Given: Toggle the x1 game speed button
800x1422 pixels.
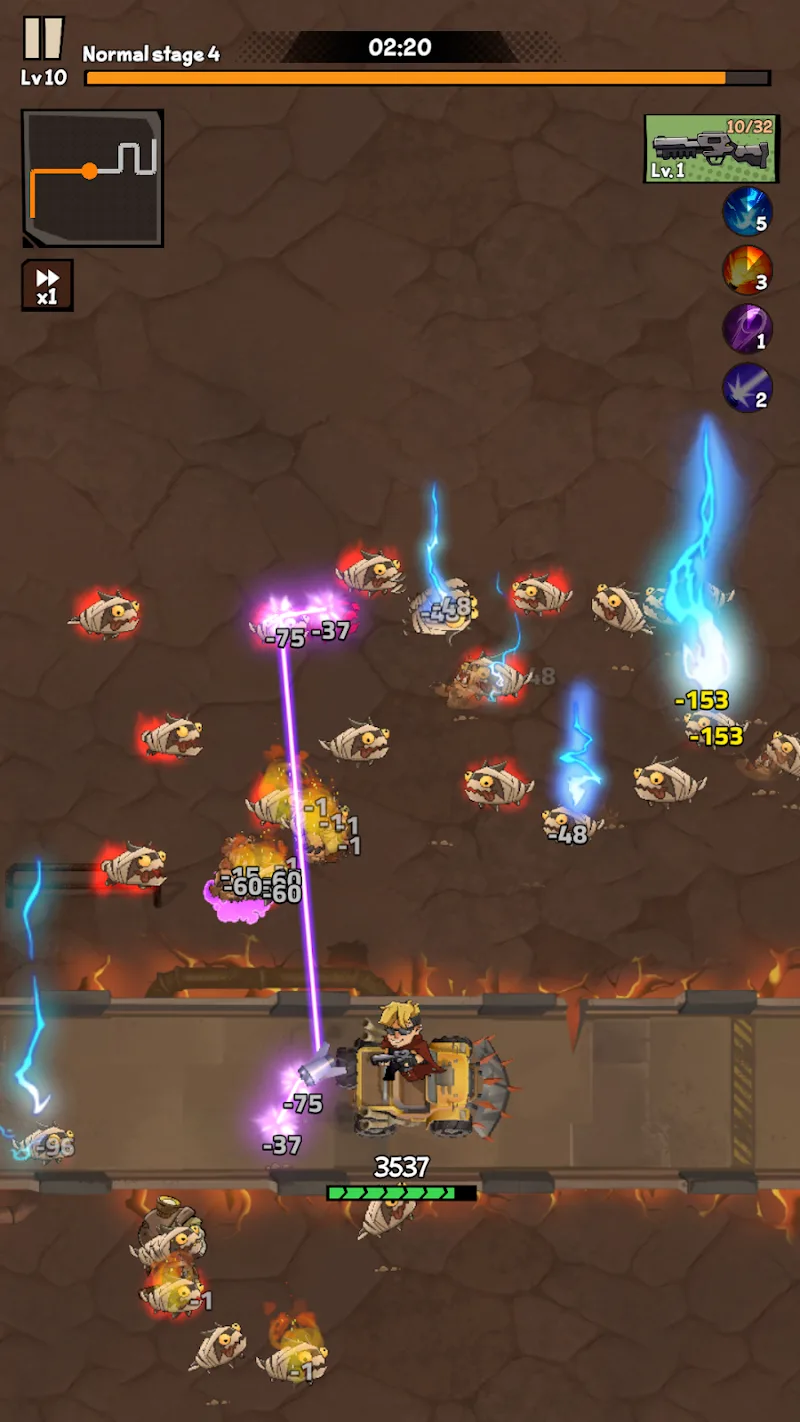Looking at the screenshot, I should click(x=47, y=285).
